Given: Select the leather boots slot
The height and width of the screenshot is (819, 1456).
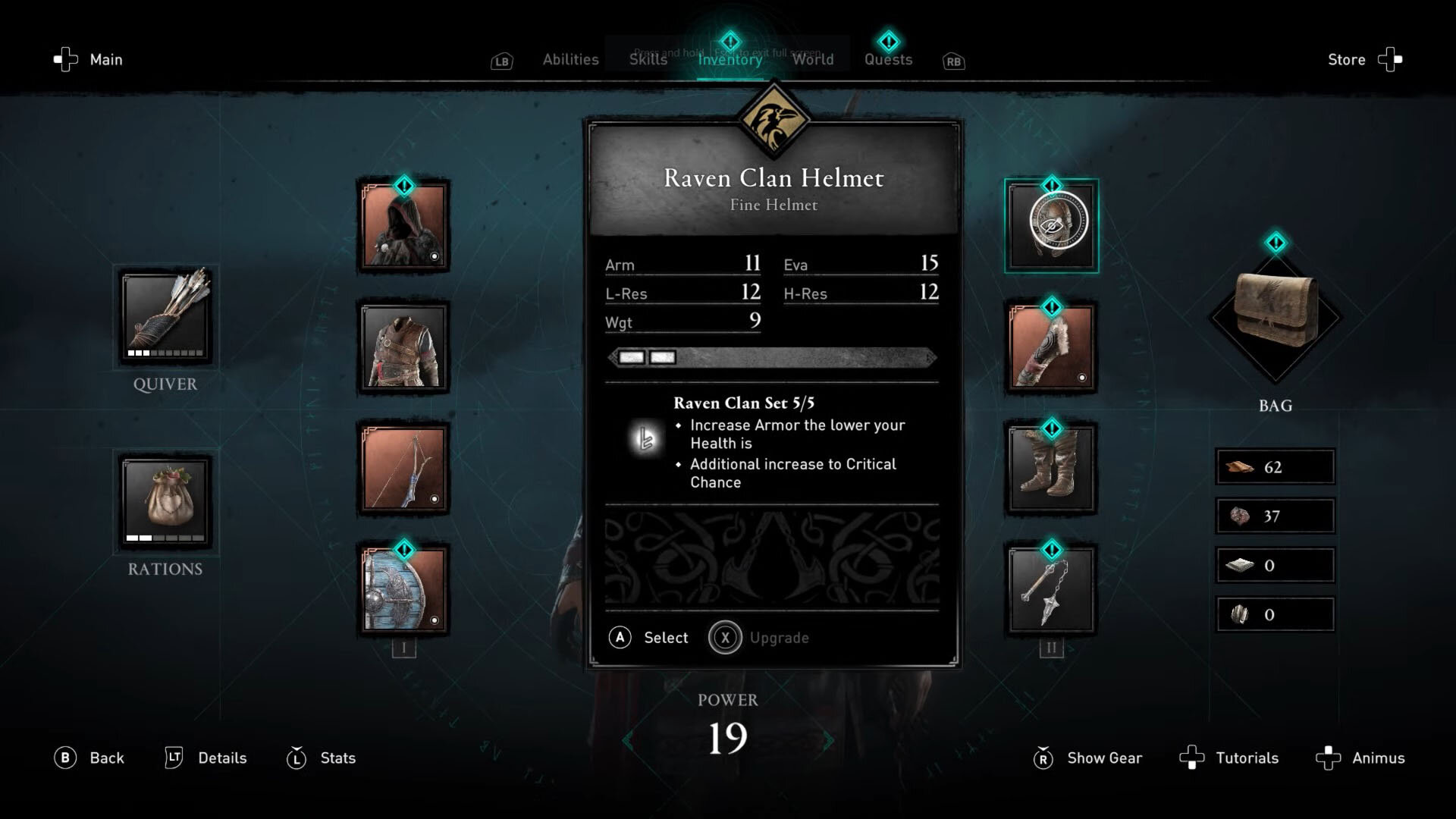Looking at the screenshot, I should (x=1051, y=469).
